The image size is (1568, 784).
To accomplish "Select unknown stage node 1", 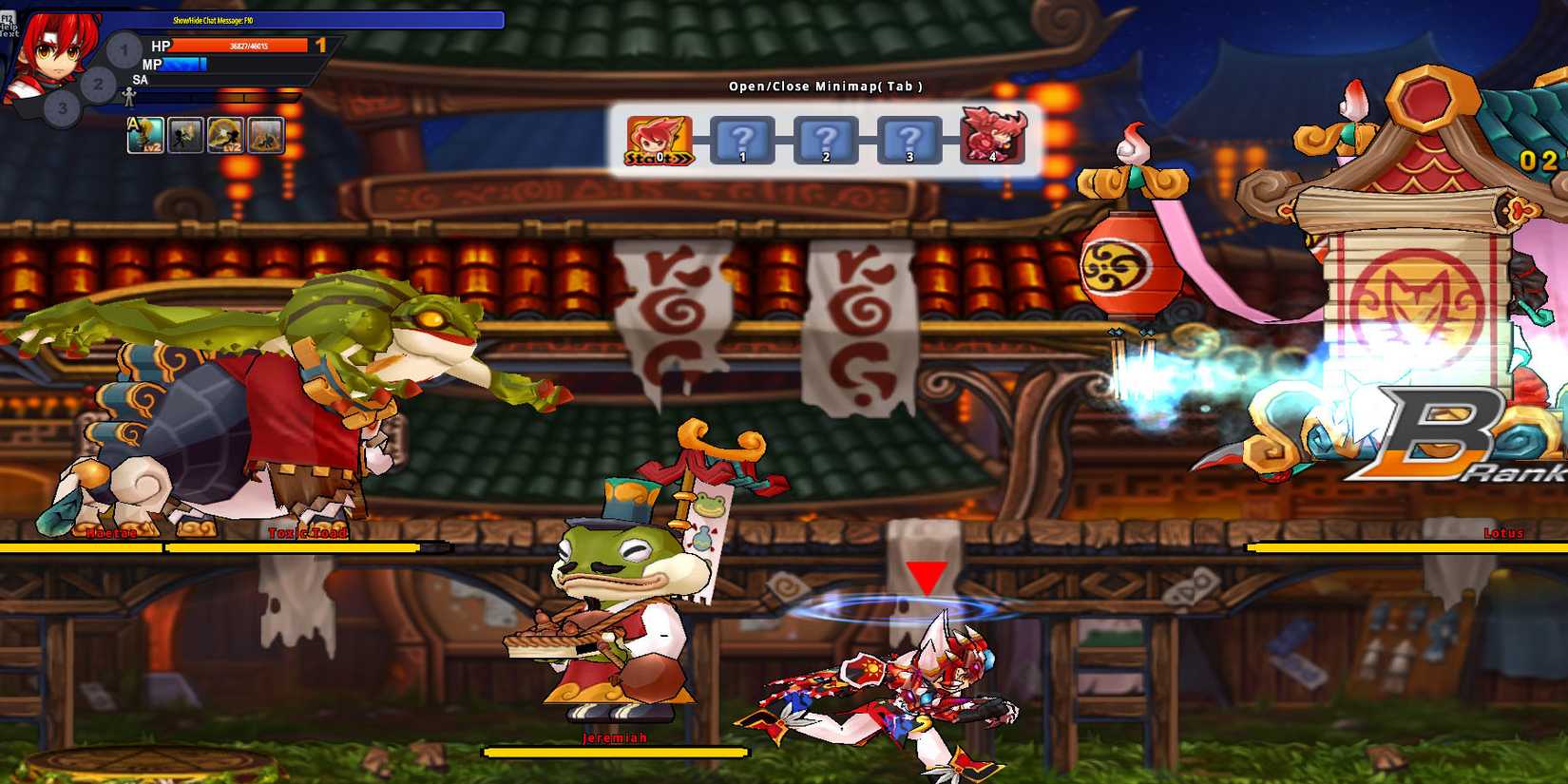I will point(741,140).
